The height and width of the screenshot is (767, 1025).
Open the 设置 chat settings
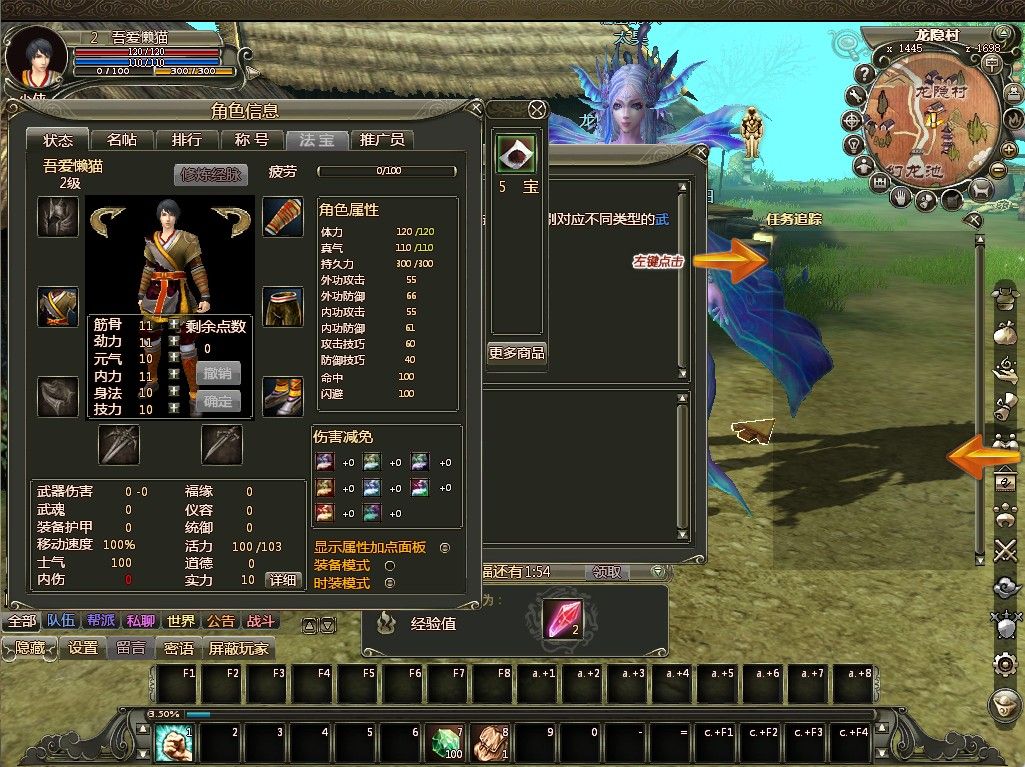(83, 648)
